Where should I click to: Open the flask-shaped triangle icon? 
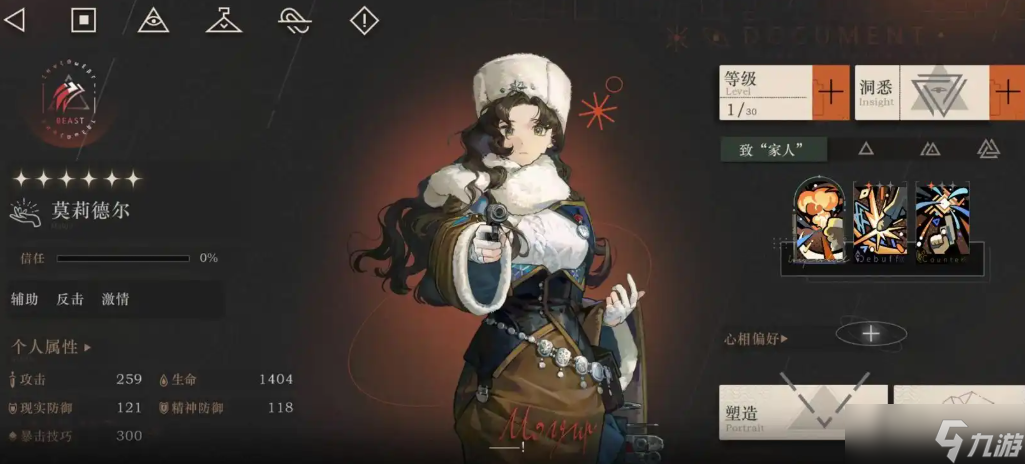click(223, 20)
